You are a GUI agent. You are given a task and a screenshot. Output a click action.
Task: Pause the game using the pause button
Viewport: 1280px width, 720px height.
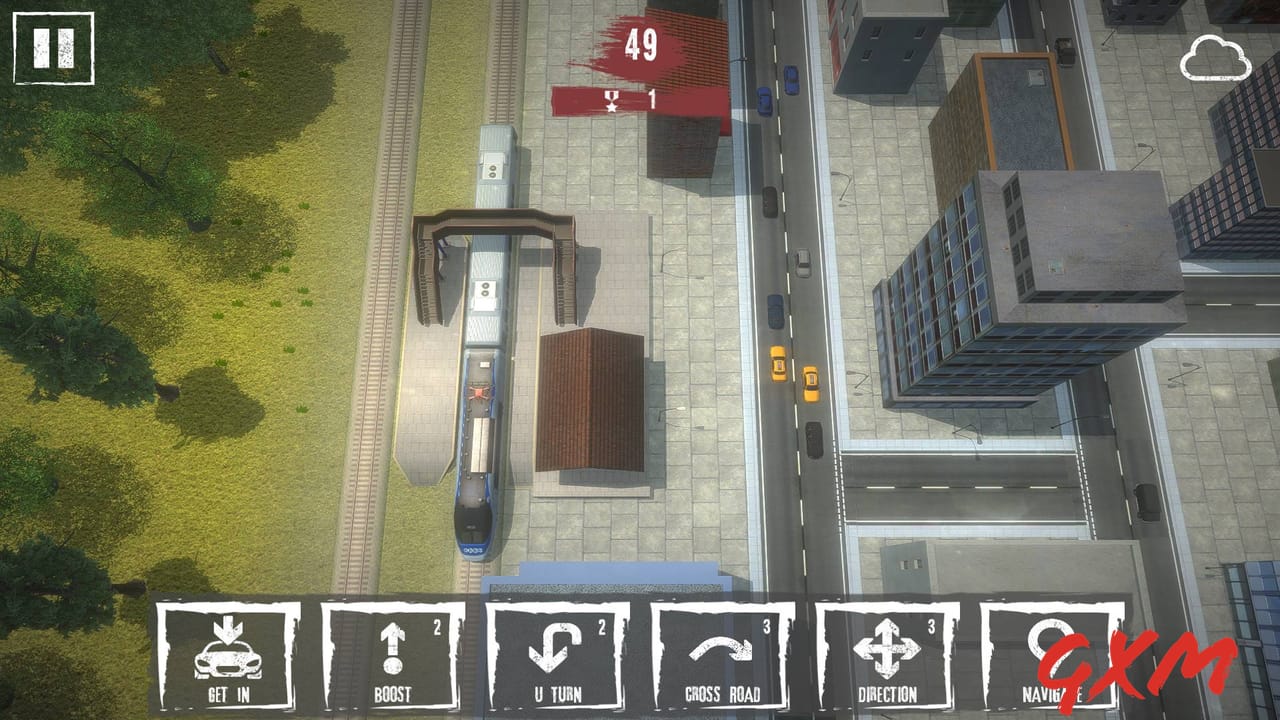(55, 46)
